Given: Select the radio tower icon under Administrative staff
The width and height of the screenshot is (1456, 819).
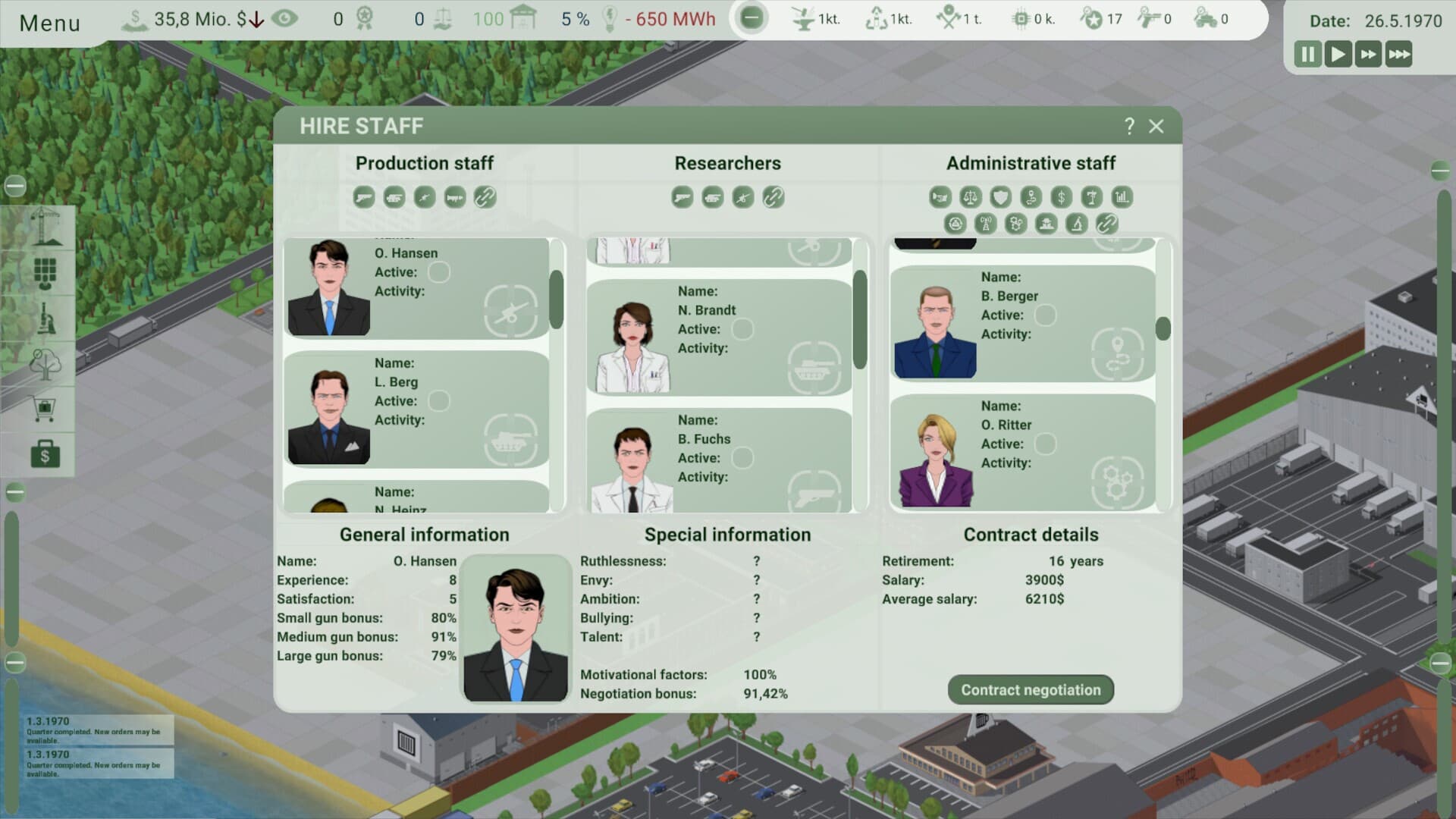Looking at the screenshot, I should click(x=985, y=224).
